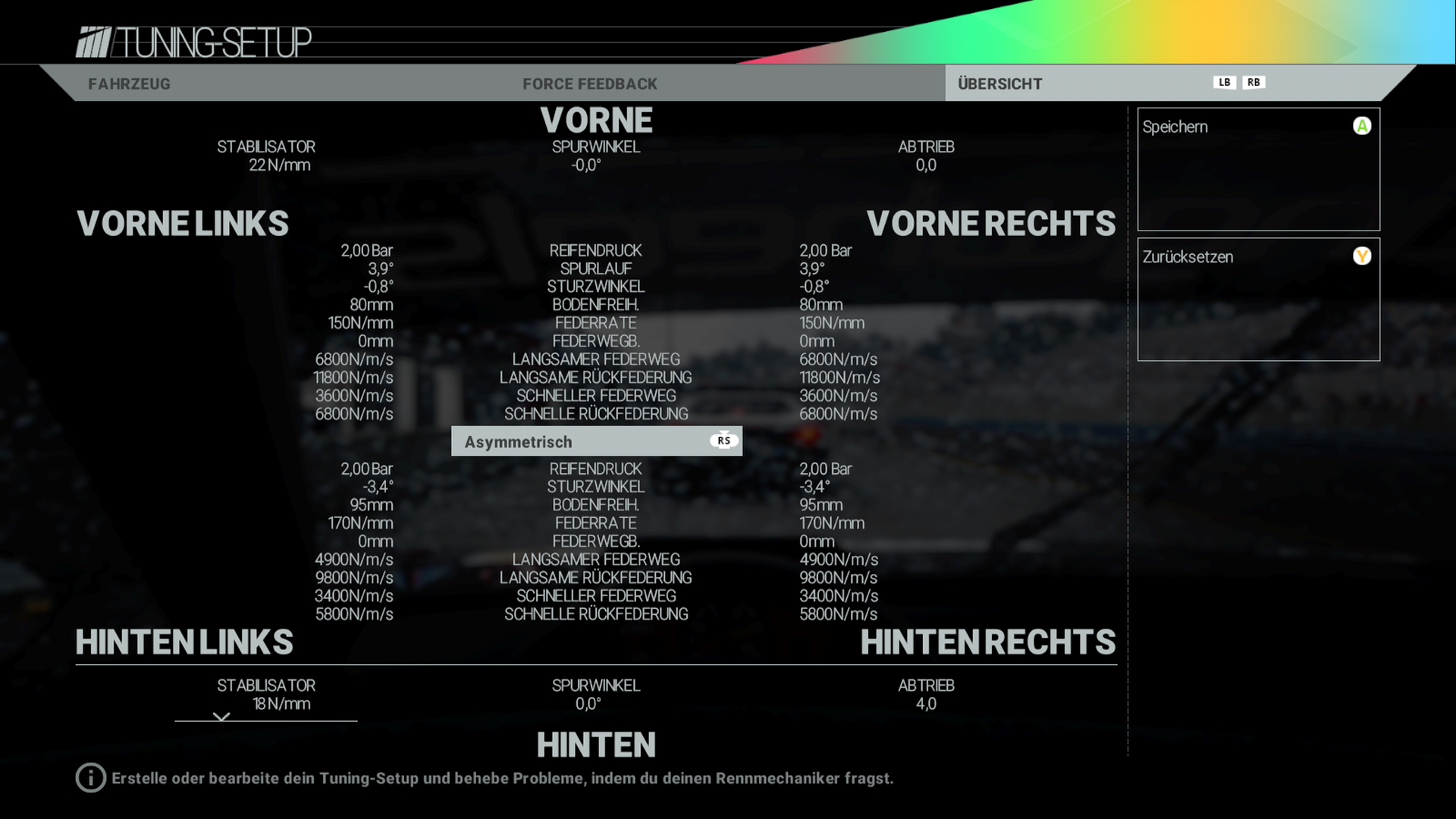Open the Force Feedback tab

point(589,83)
